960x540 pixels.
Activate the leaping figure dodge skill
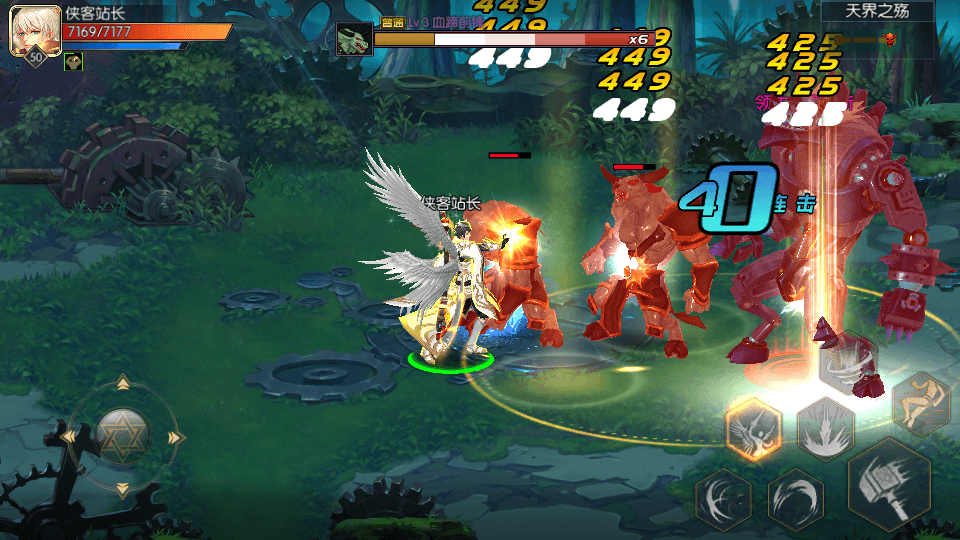[920, 403]
